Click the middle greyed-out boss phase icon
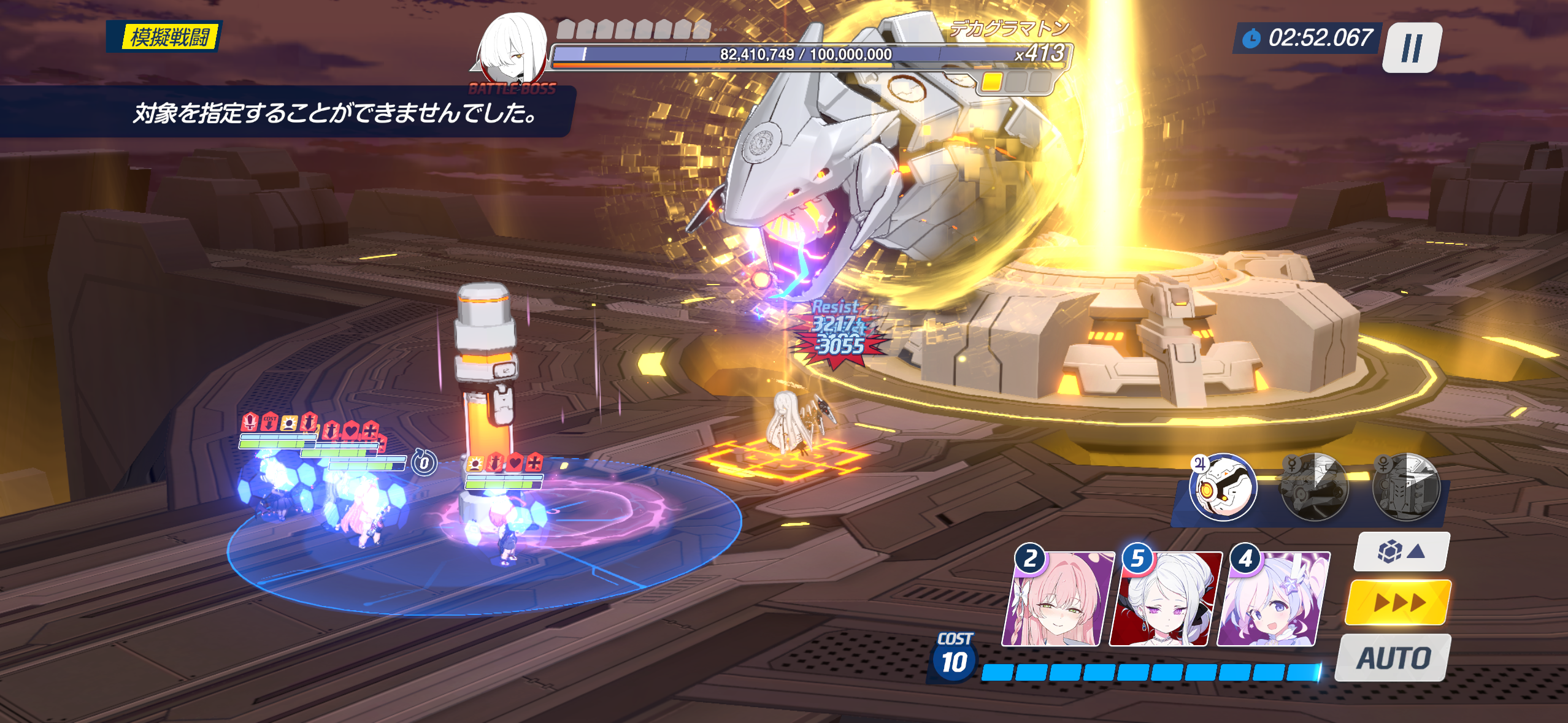The width and height of the screenshot is (1568, 723). point(1315,488)
